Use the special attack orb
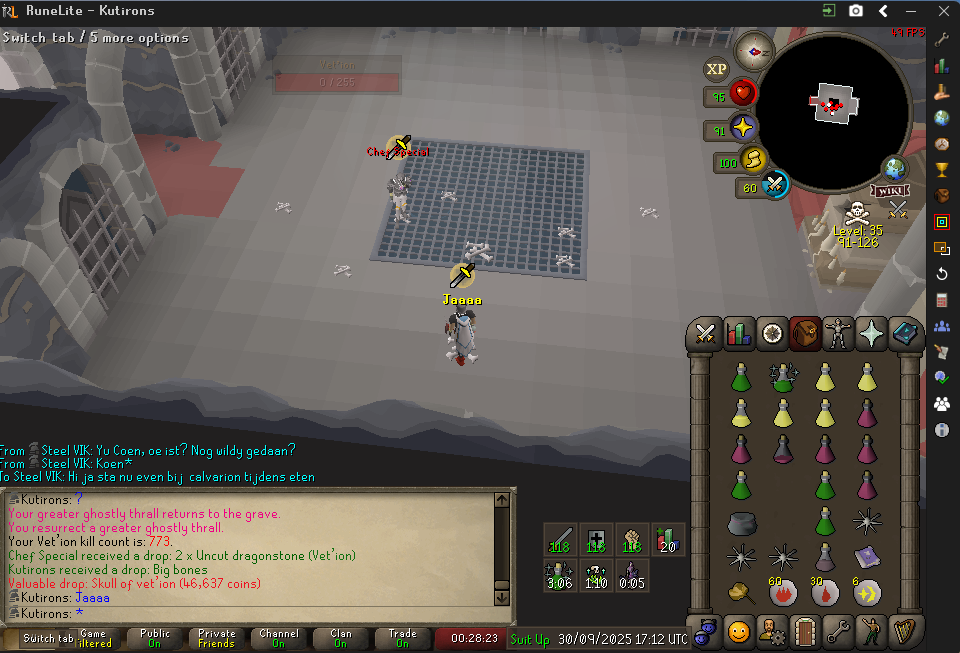This screenshot has width=960, height=653. (x=775, y=186)
